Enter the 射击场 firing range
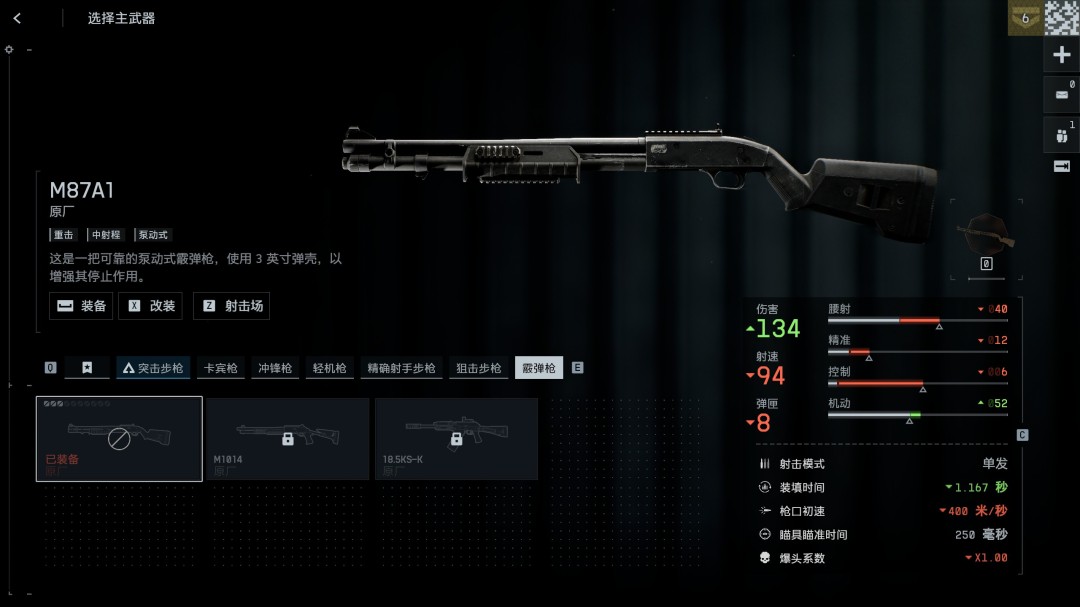The image size is (1080, 607). [231, 306]
